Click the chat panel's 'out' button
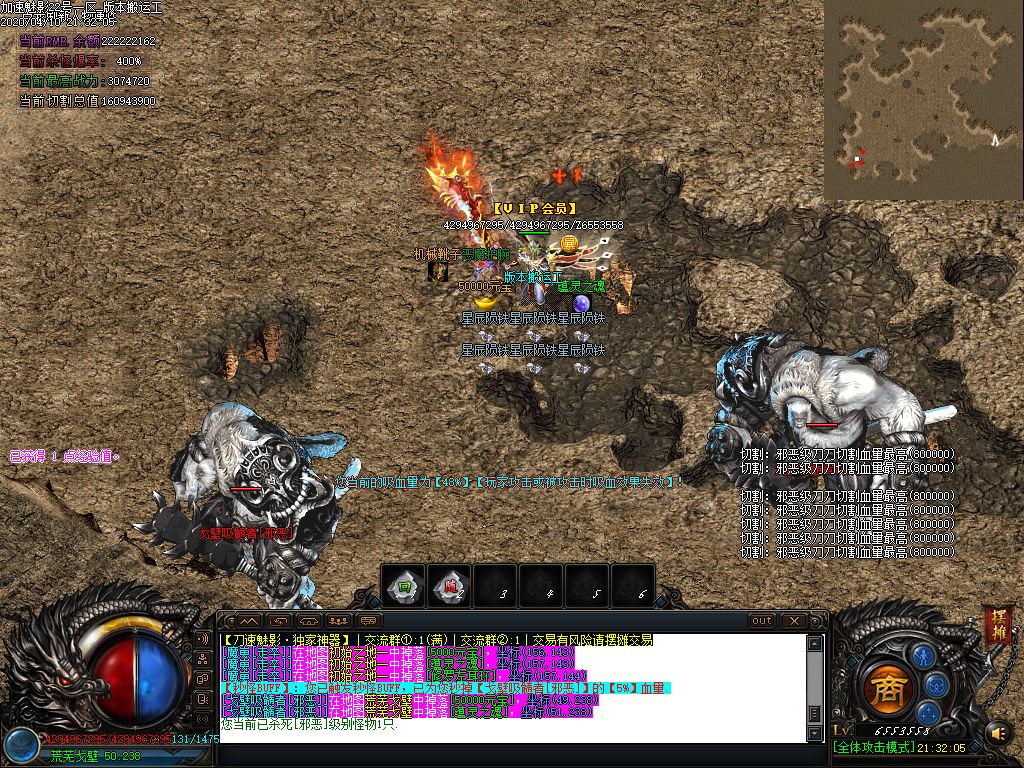The height and width of the screenshot is (768, 1024). tap(762, 621)
